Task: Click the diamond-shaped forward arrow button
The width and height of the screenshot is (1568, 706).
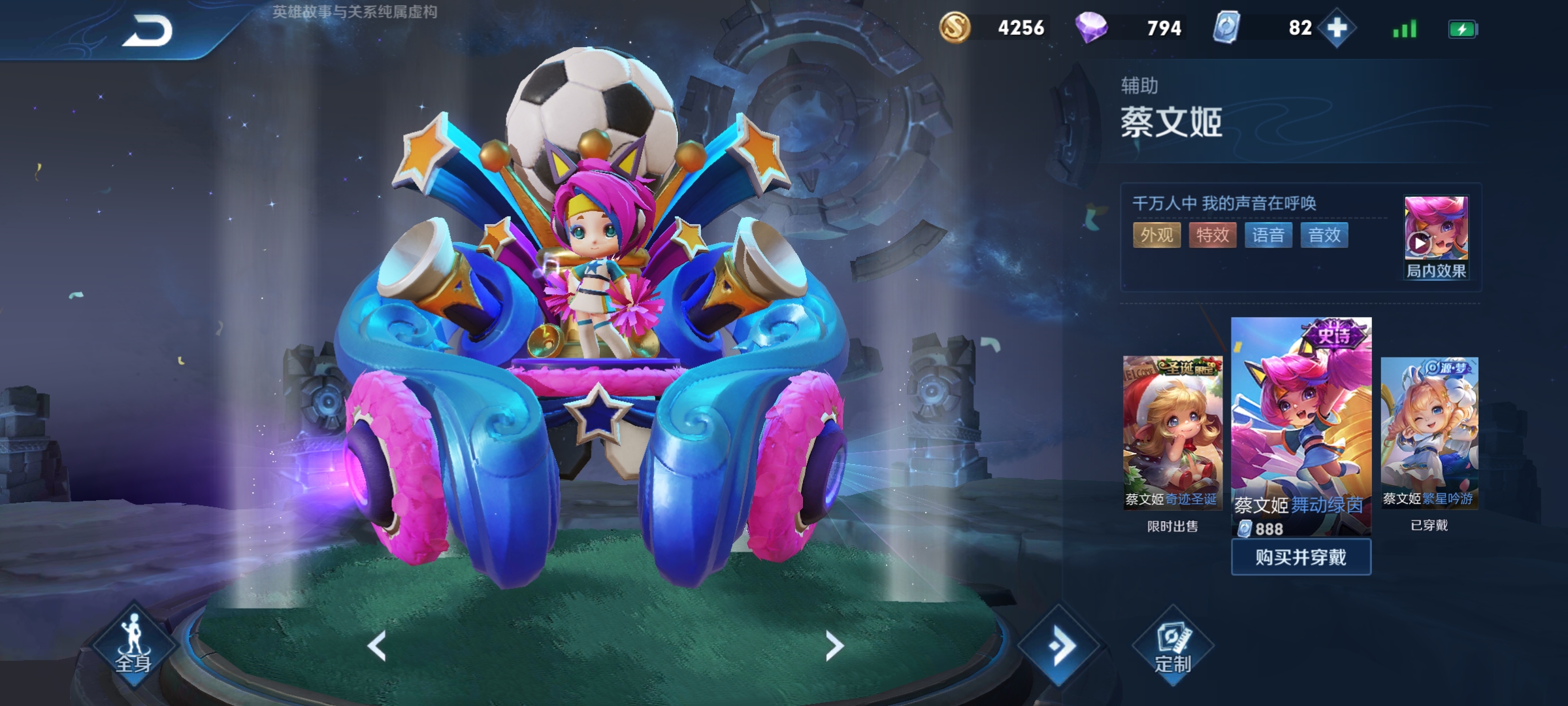Action: point(1060,646)
